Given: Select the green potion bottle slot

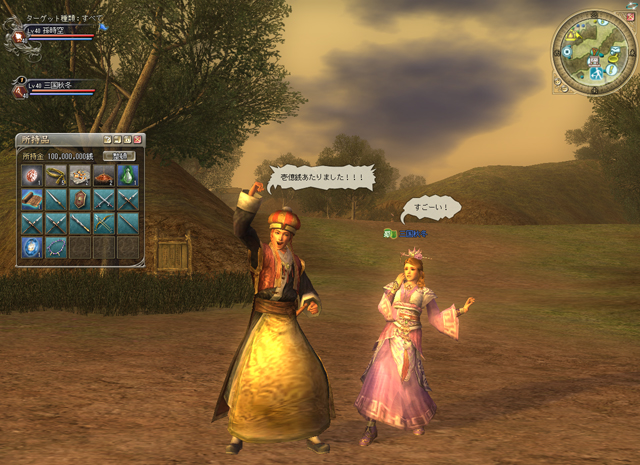Looking at the screenshot, I should click(127, 175).
